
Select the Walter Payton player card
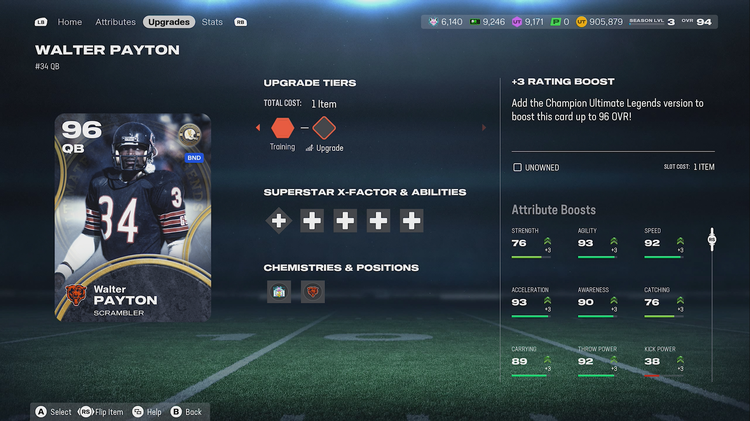133,217
